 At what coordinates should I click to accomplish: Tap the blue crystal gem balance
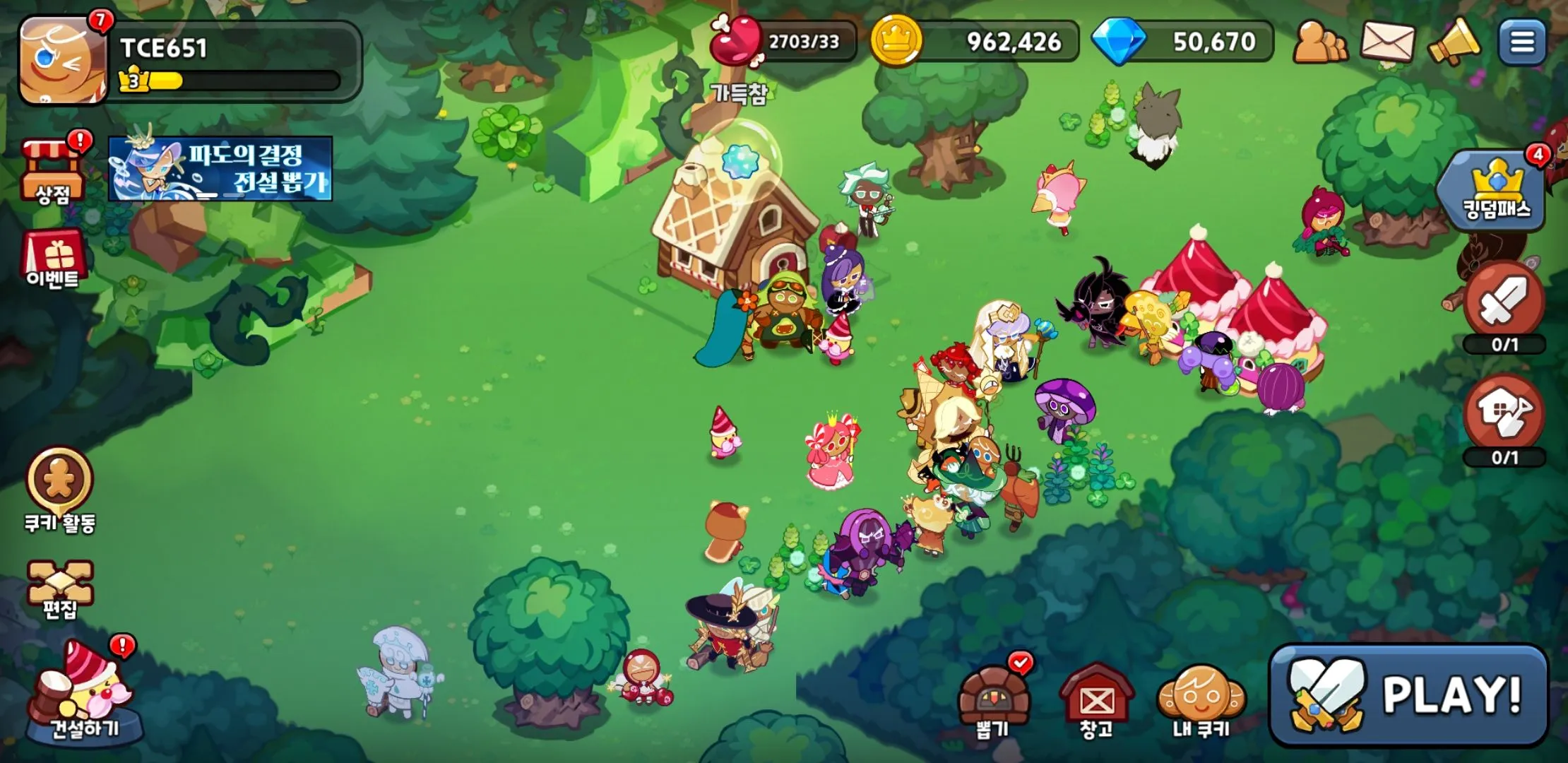pos(1184,42)
